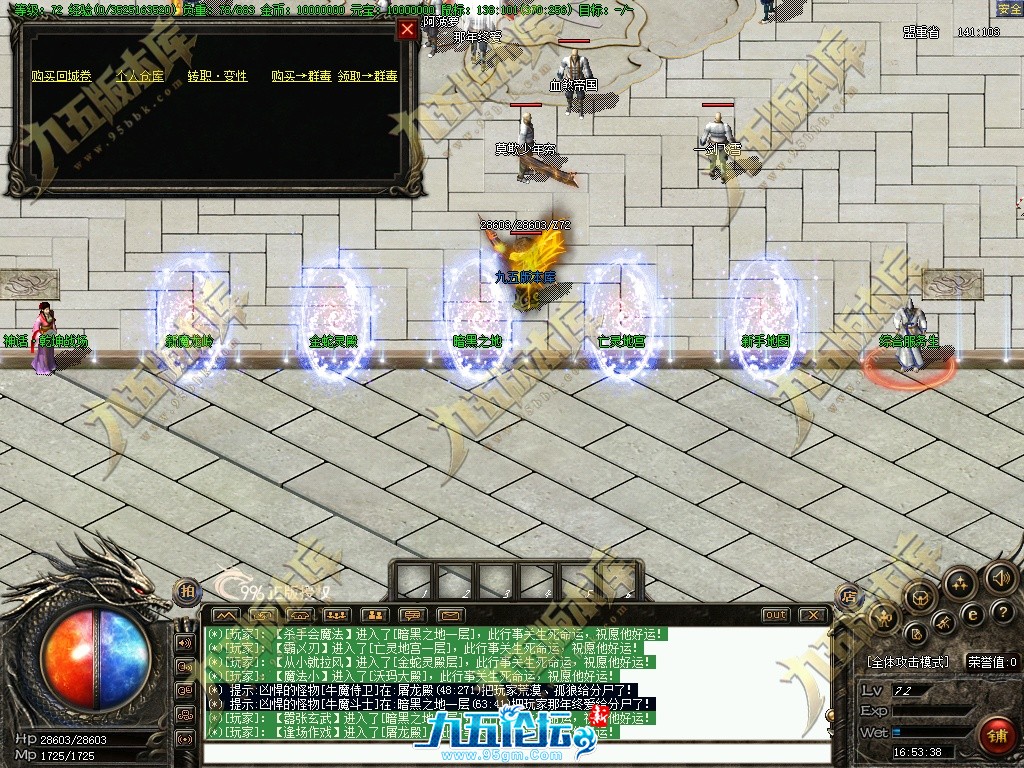Click the chat panel 'out' button
The height and width of the screenshot is (768, 1024).
tap(776, 615)
